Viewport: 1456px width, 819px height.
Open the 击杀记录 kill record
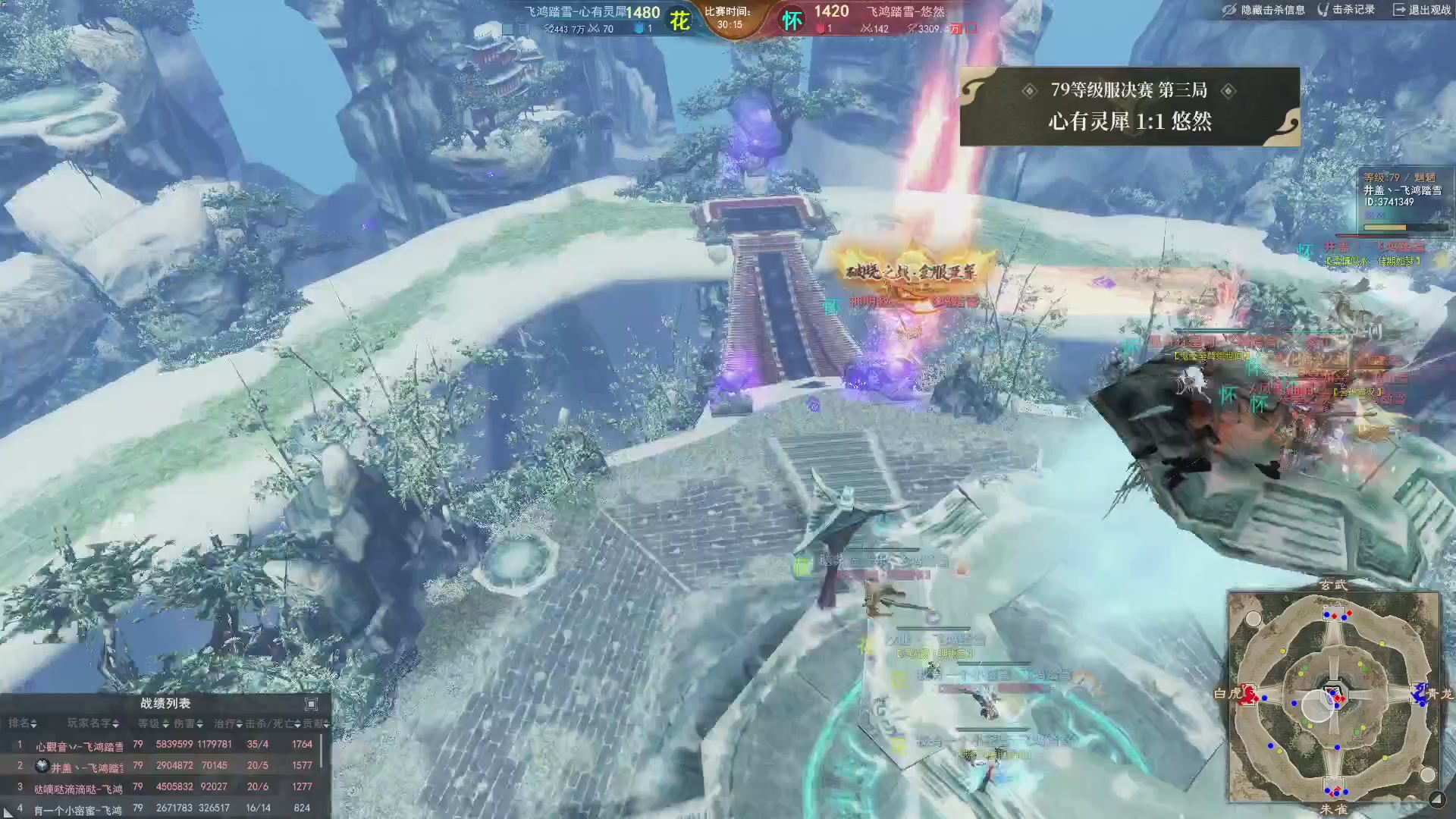pos(1347,10)
